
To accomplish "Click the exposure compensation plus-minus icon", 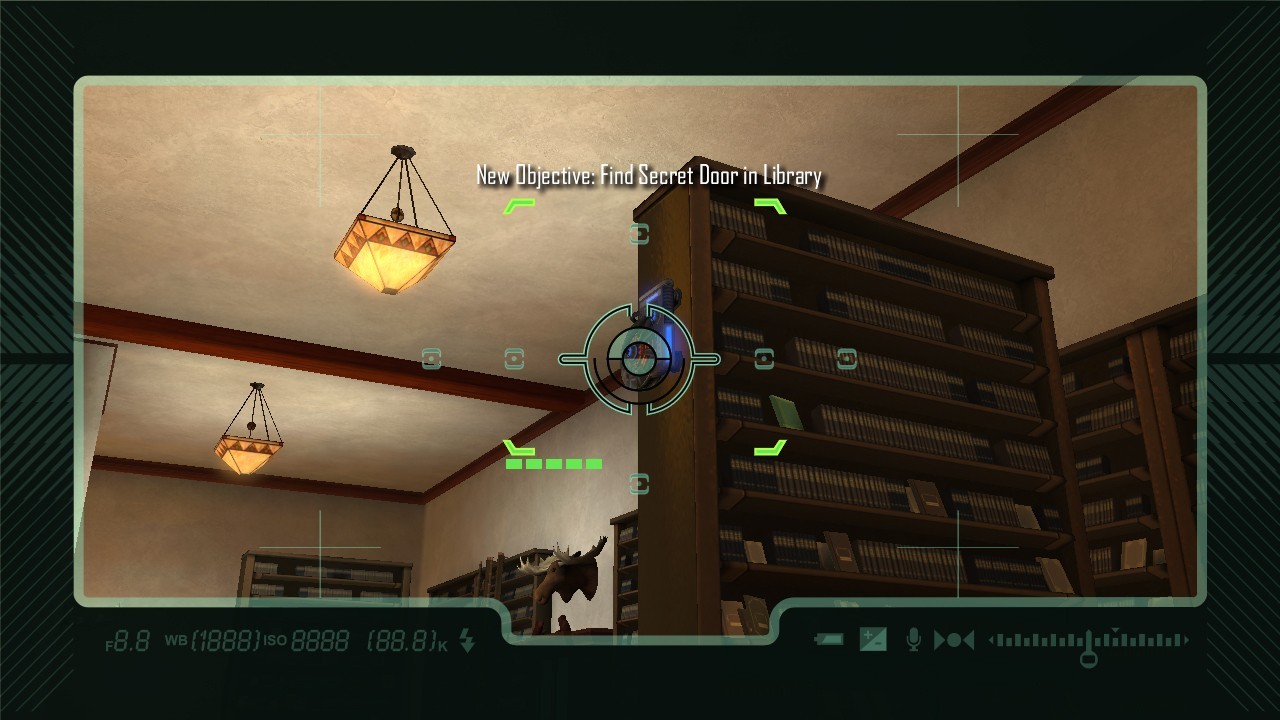I will [x=873, y=640].
